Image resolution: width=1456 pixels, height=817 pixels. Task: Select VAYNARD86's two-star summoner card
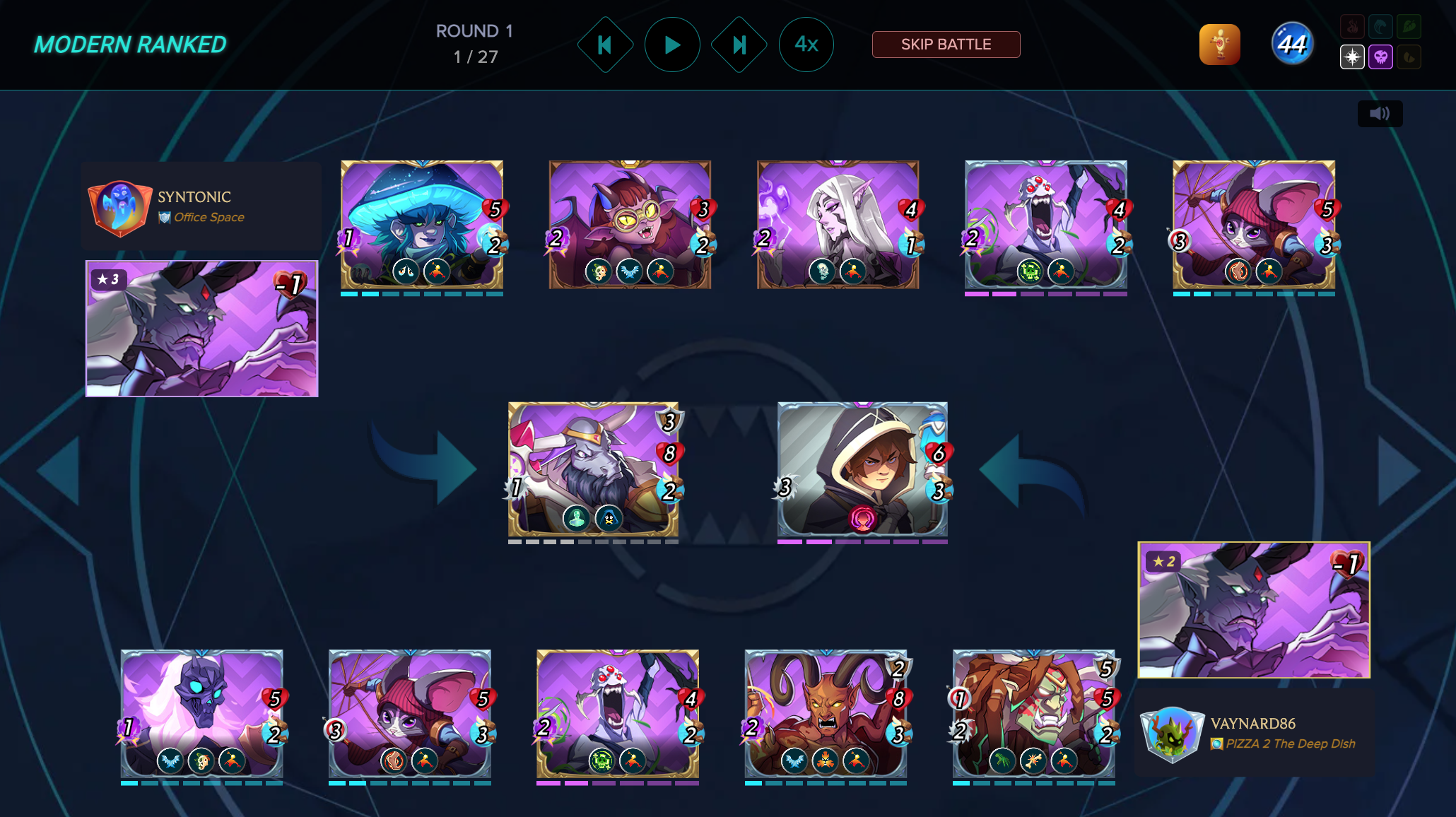tap(1254, 609)
